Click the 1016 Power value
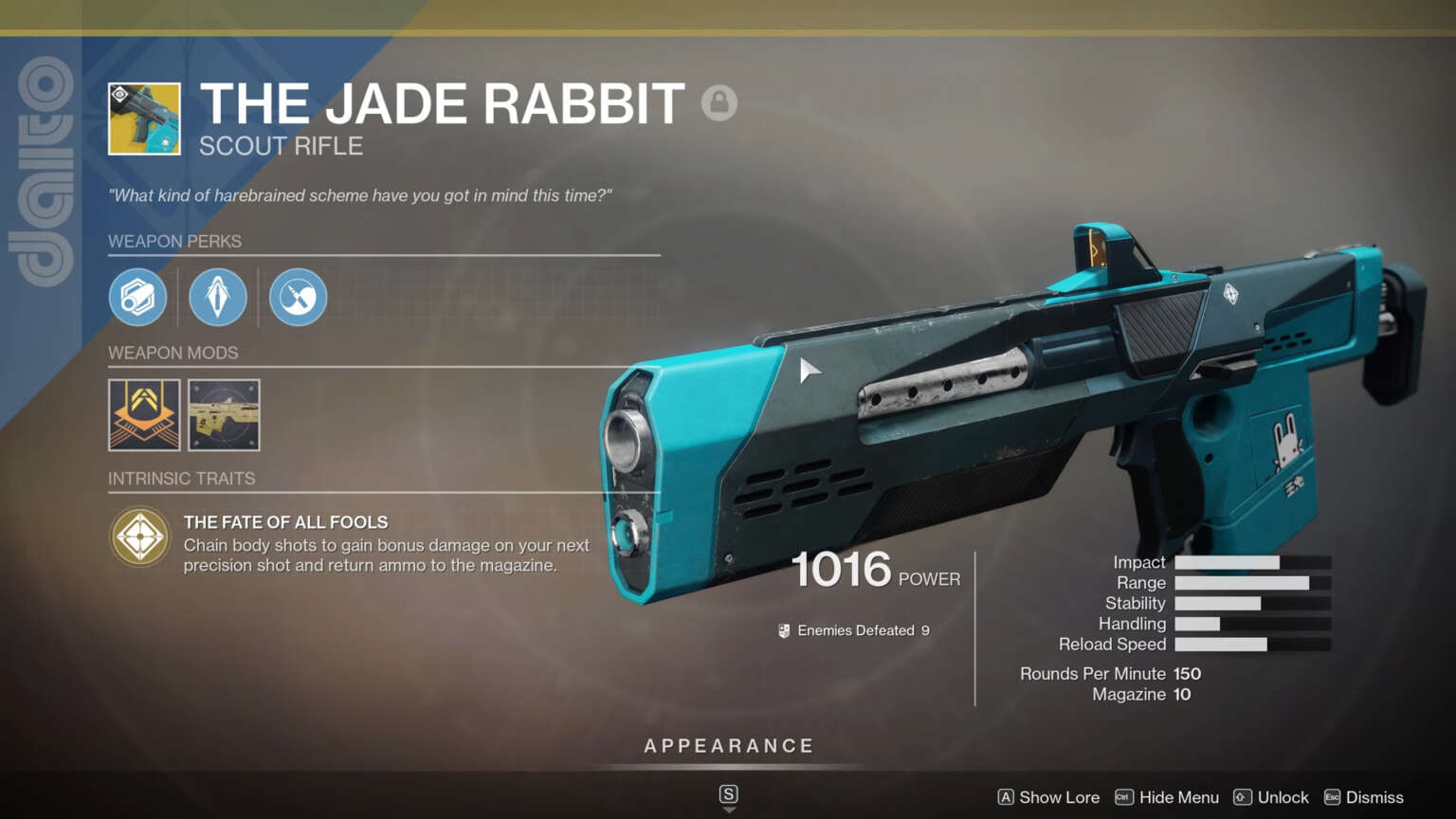The height and width of the screenshot is (819, 1456). click(841, 570)
